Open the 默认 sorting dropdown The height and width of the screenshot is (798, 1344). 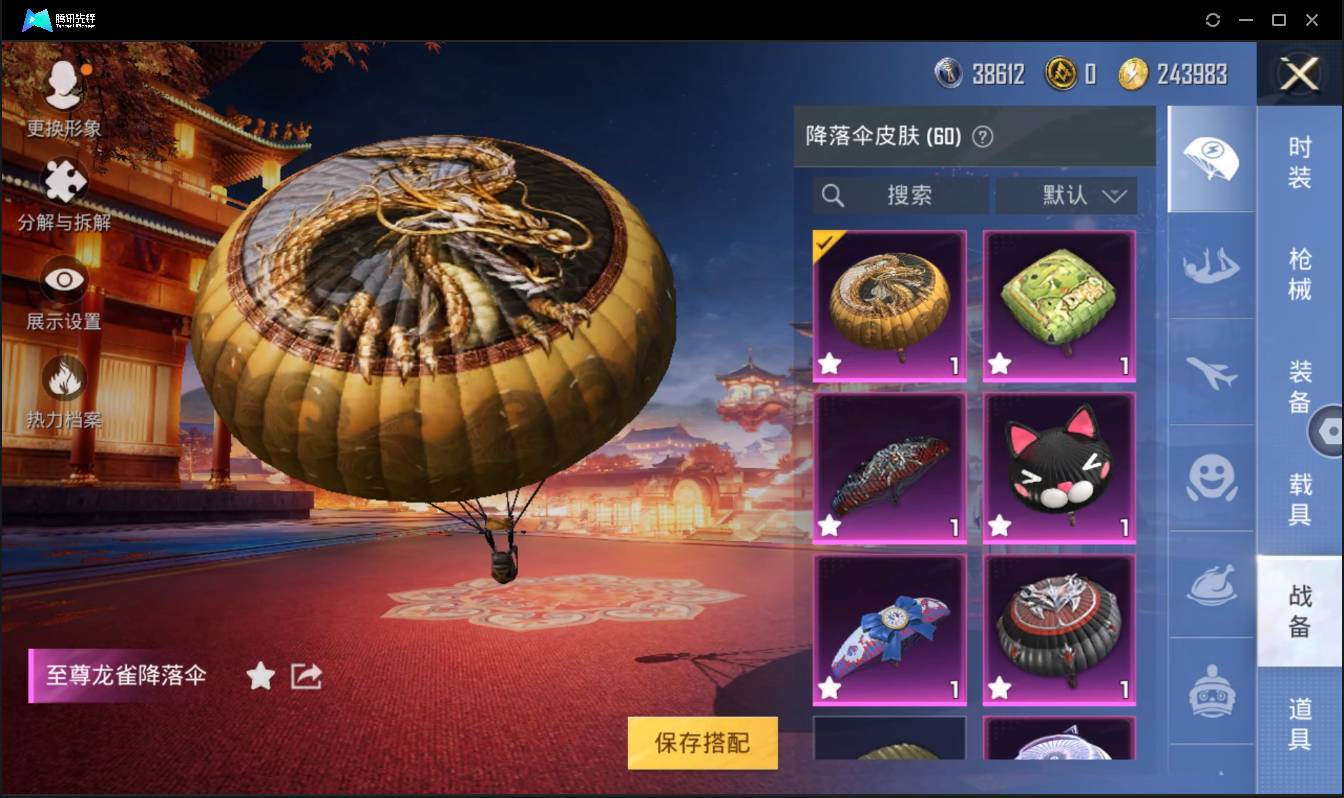coord(1066,195)
